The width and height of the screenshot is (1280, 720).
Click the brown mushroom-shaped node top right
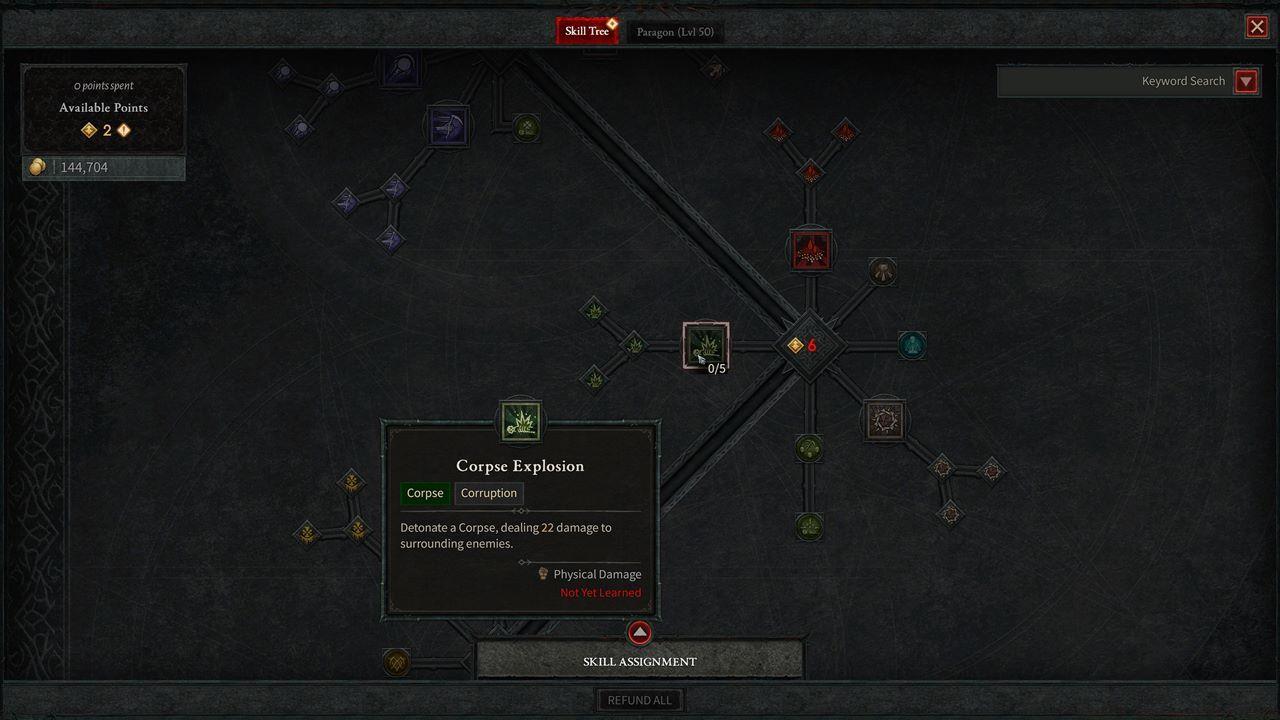point(882,271)
